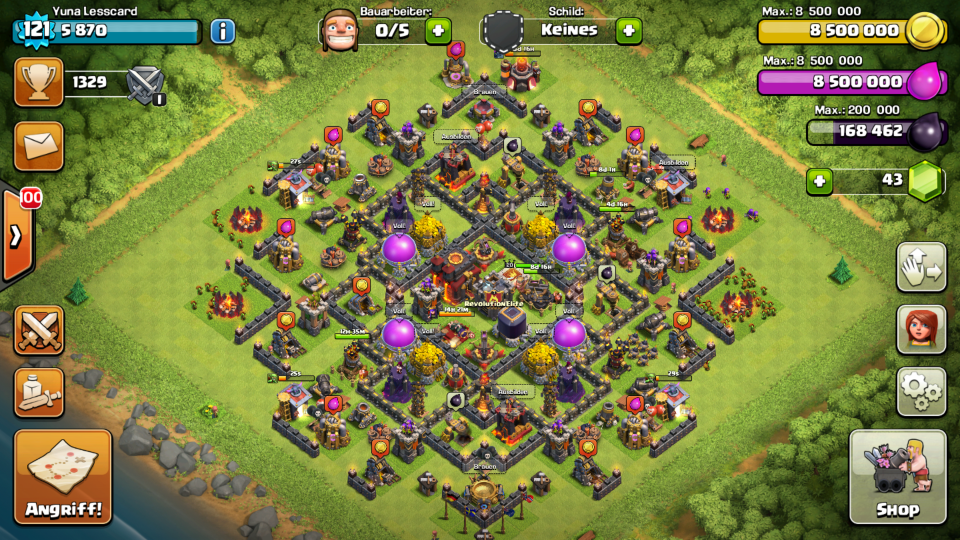Open the Shop
960x540 pixels.
coord(897,477)
